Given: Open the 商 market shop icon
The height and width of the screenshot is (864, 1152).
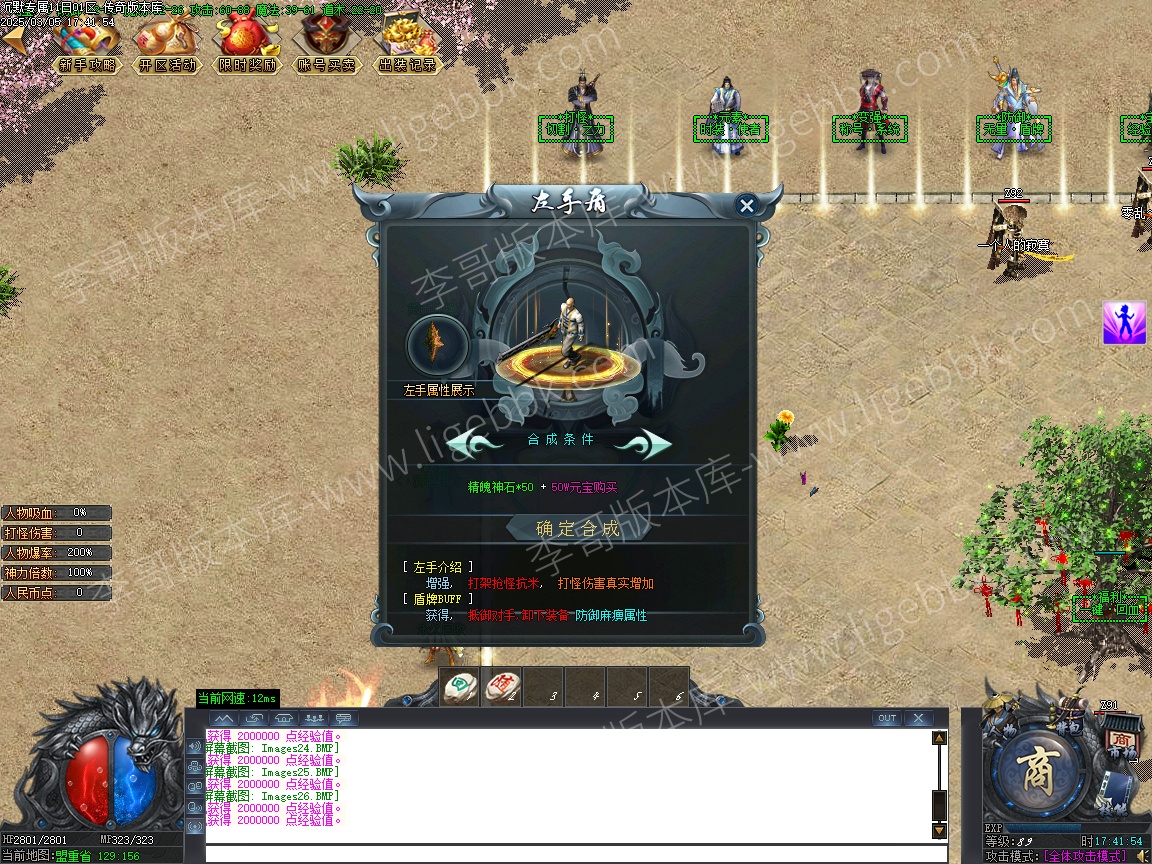Looking at the screenshot, I should tap(1118, 744).
